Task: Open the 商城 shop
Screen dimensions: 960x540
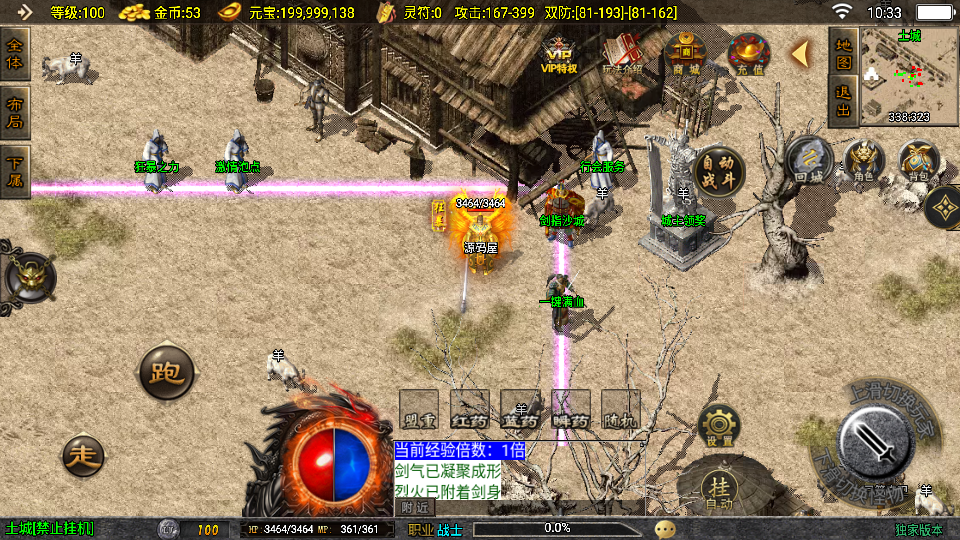Action: 686,54
